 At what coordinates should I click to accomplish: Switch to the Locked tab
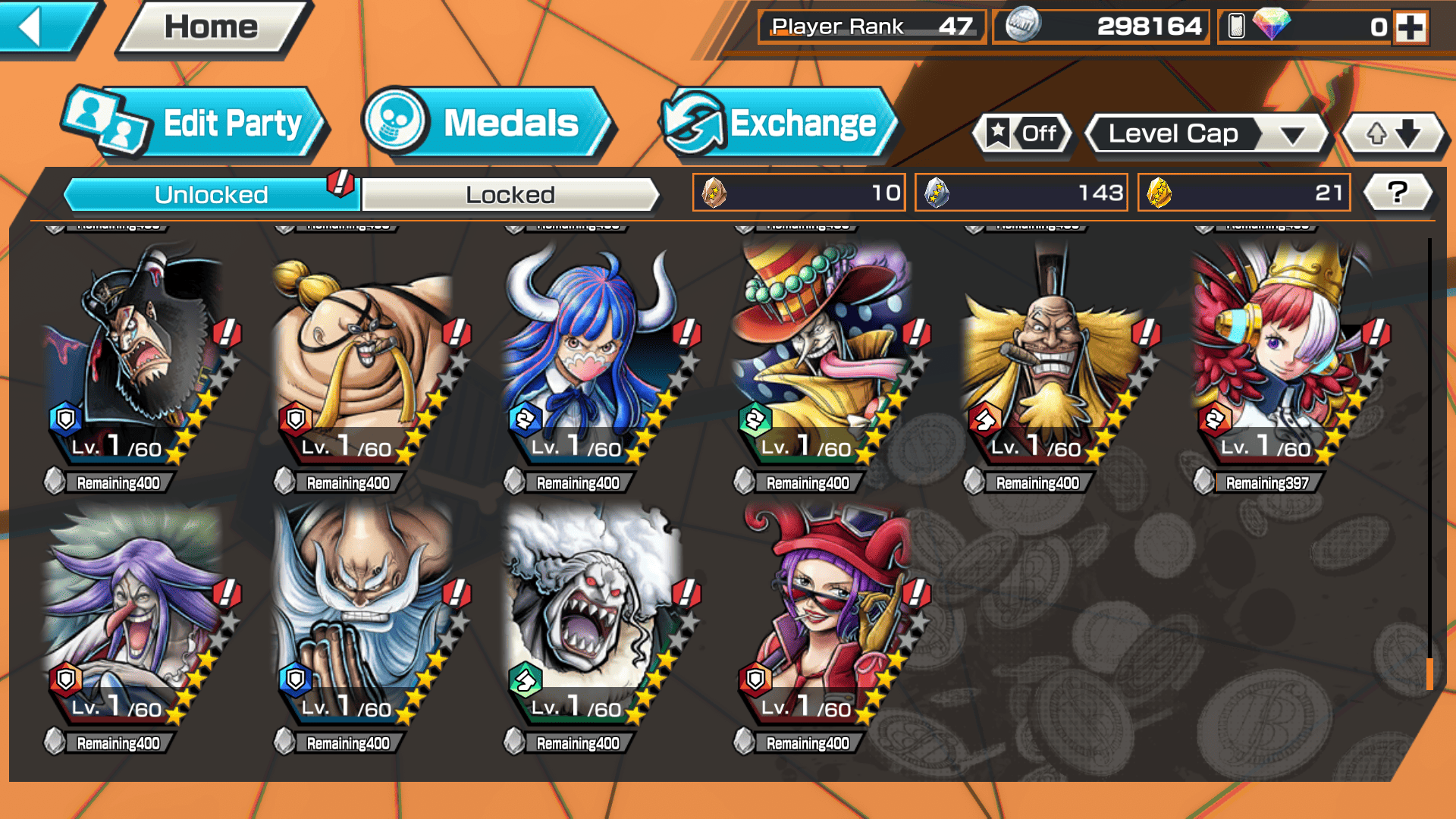(x=510, y=195)
